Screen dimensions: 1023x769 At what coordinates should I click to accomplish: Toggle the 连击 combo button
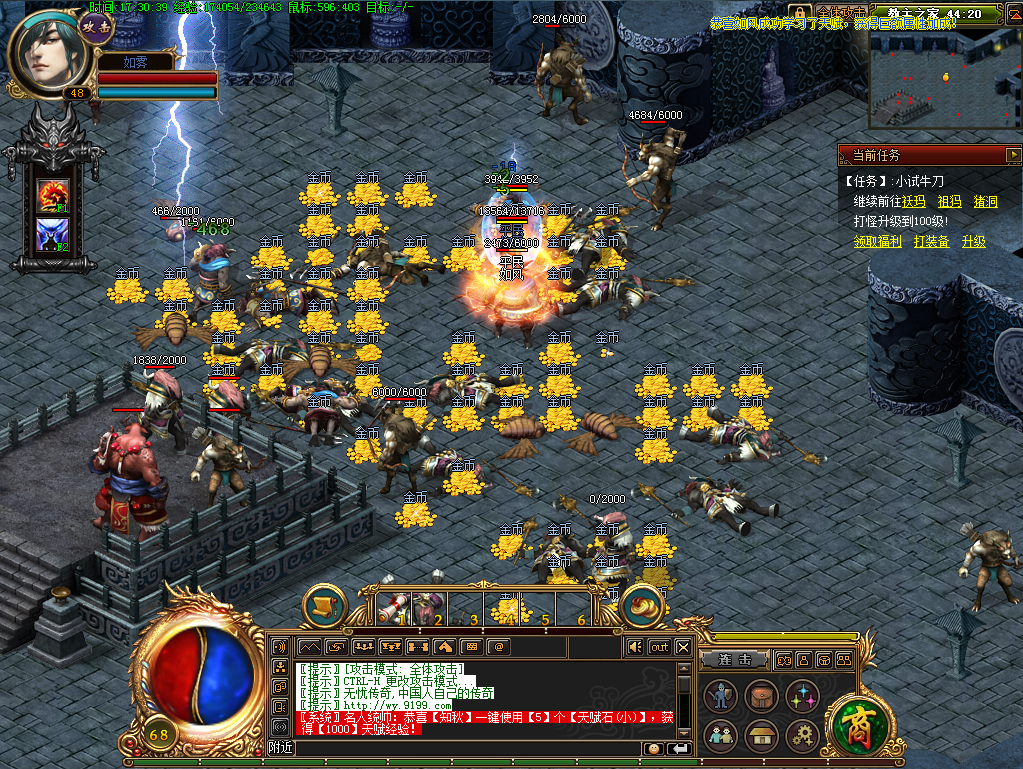(733, 660)
